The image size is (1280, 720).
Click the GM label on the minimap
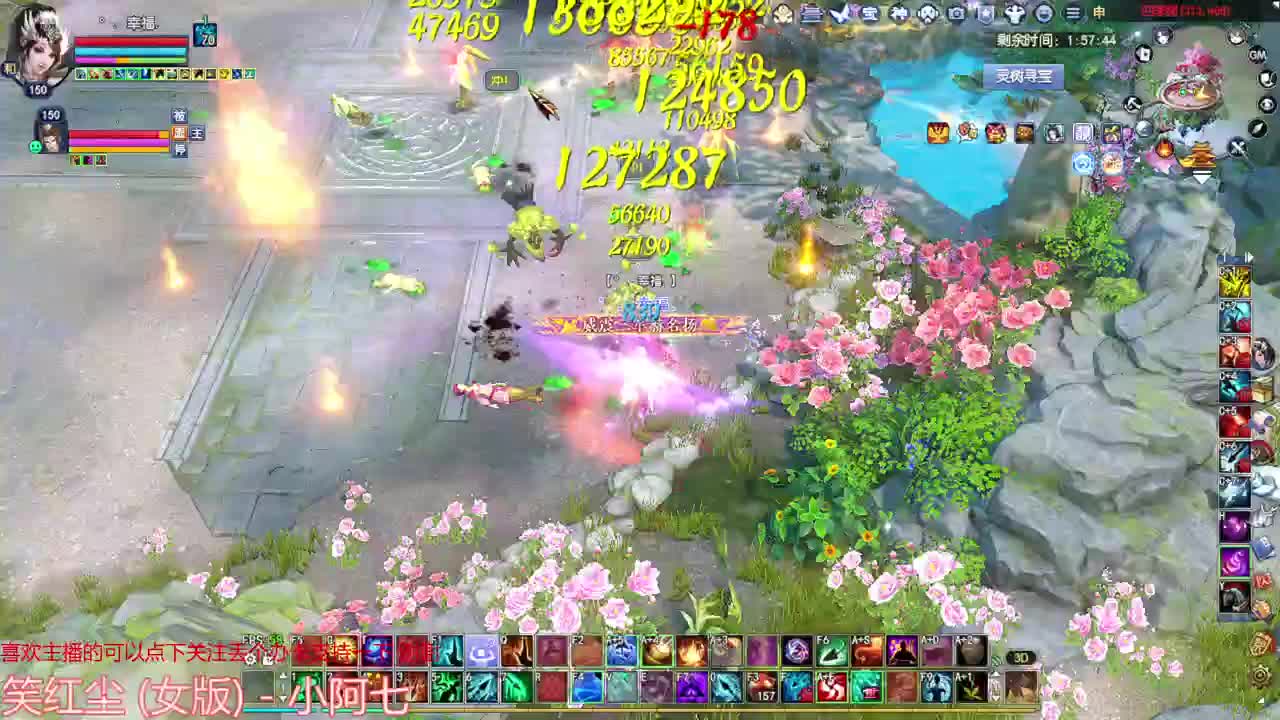(1257, 54)
